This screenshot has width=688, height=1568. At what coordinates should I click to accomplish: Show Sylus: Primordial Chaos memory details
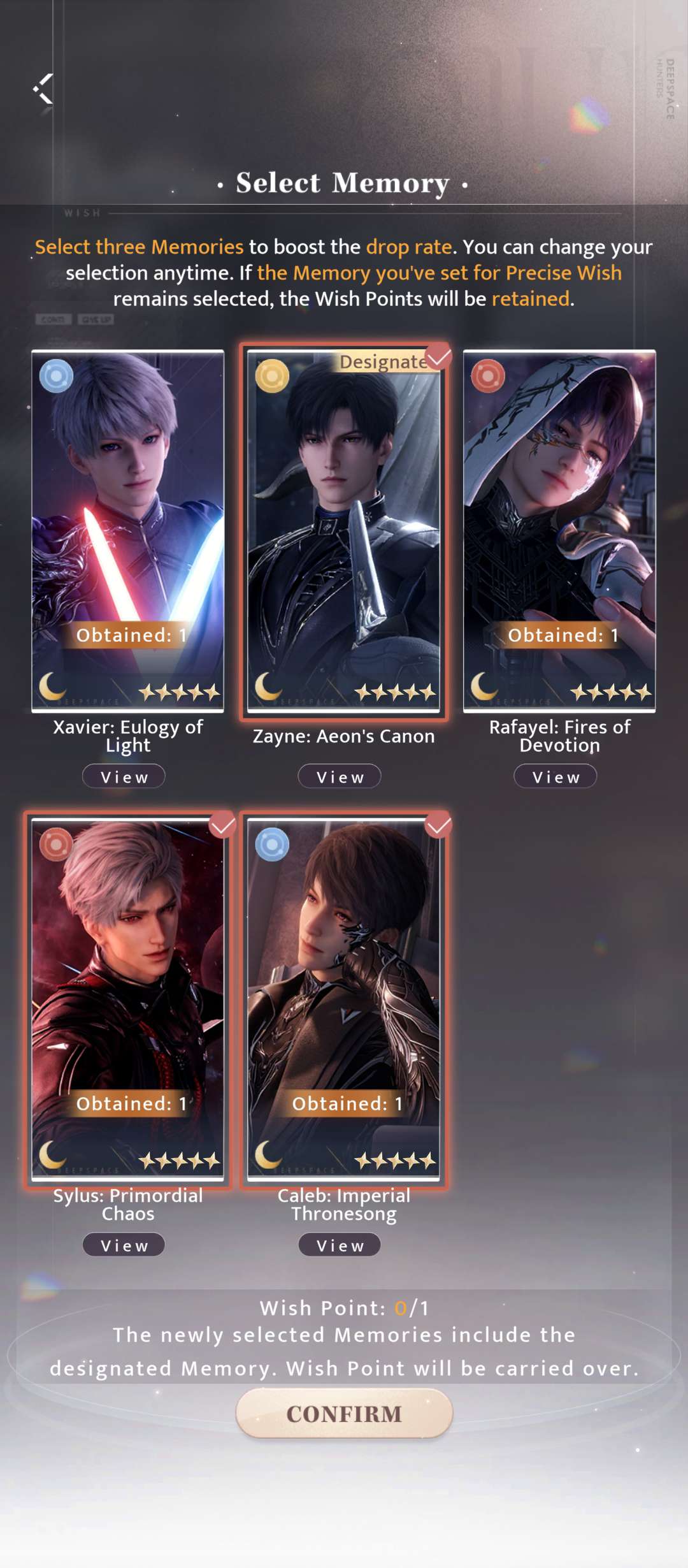point(124,1245)
